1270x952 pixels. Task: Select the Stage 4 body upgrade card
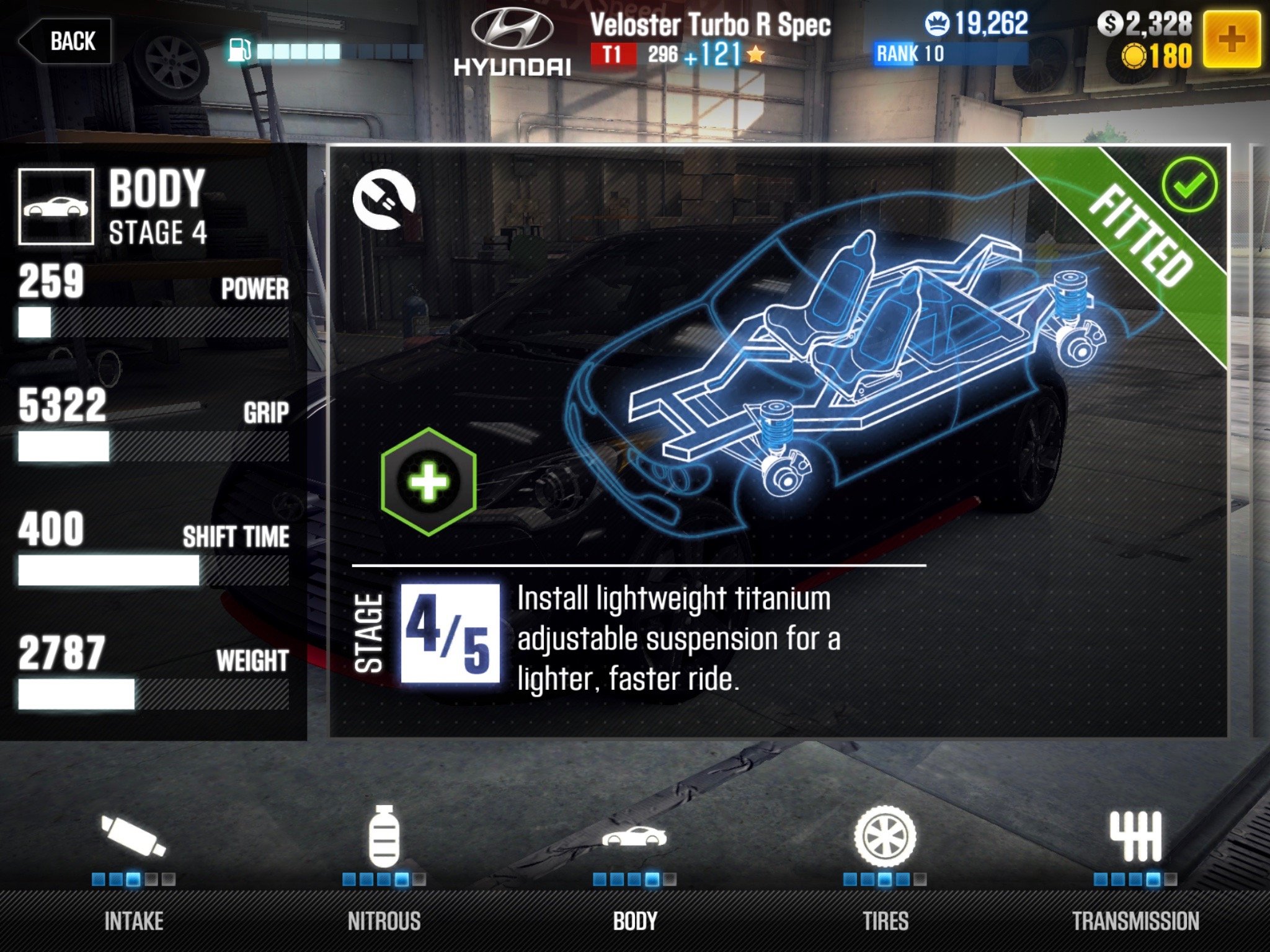tap(778, 441)
